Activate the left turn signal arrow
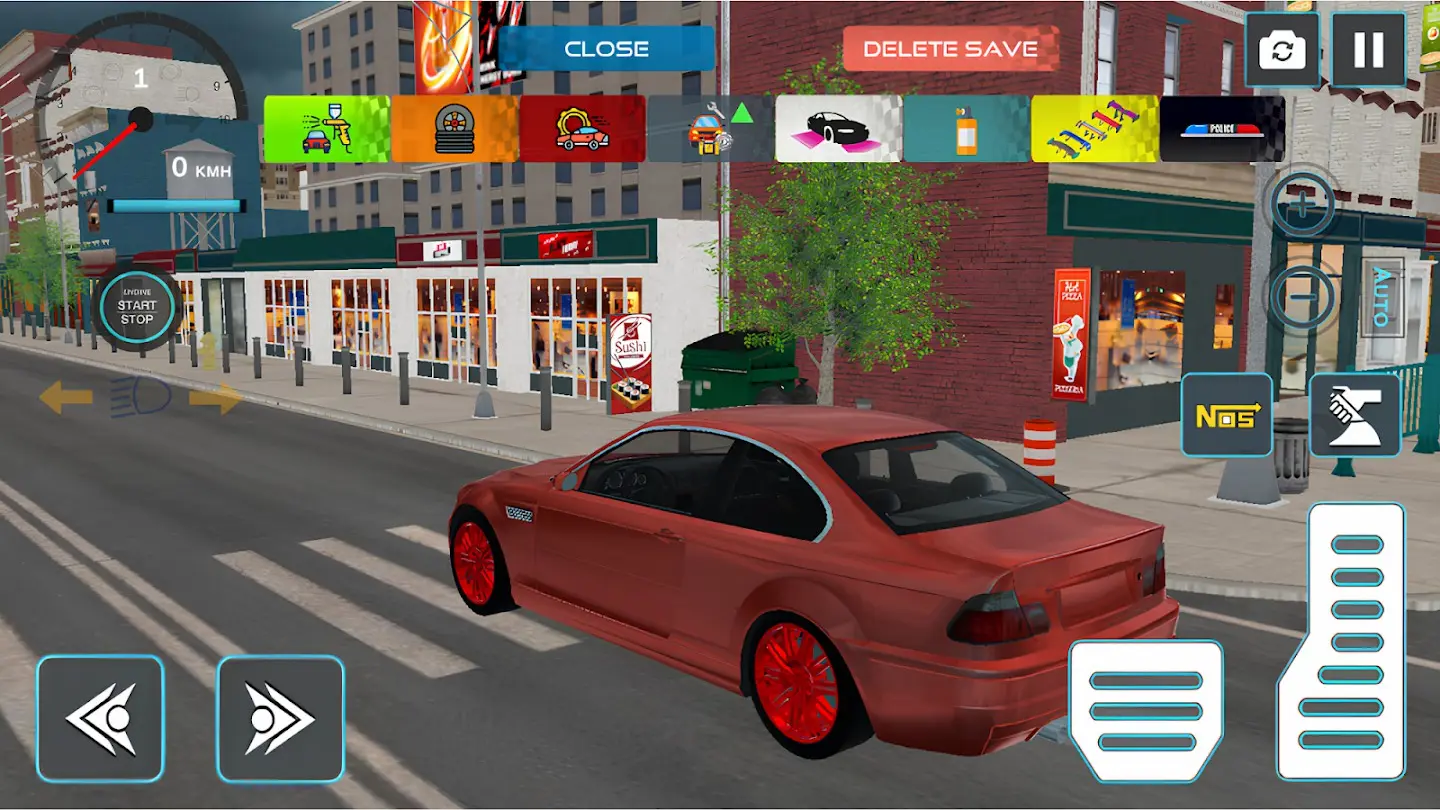1440x810 pixels. point(65,398)
